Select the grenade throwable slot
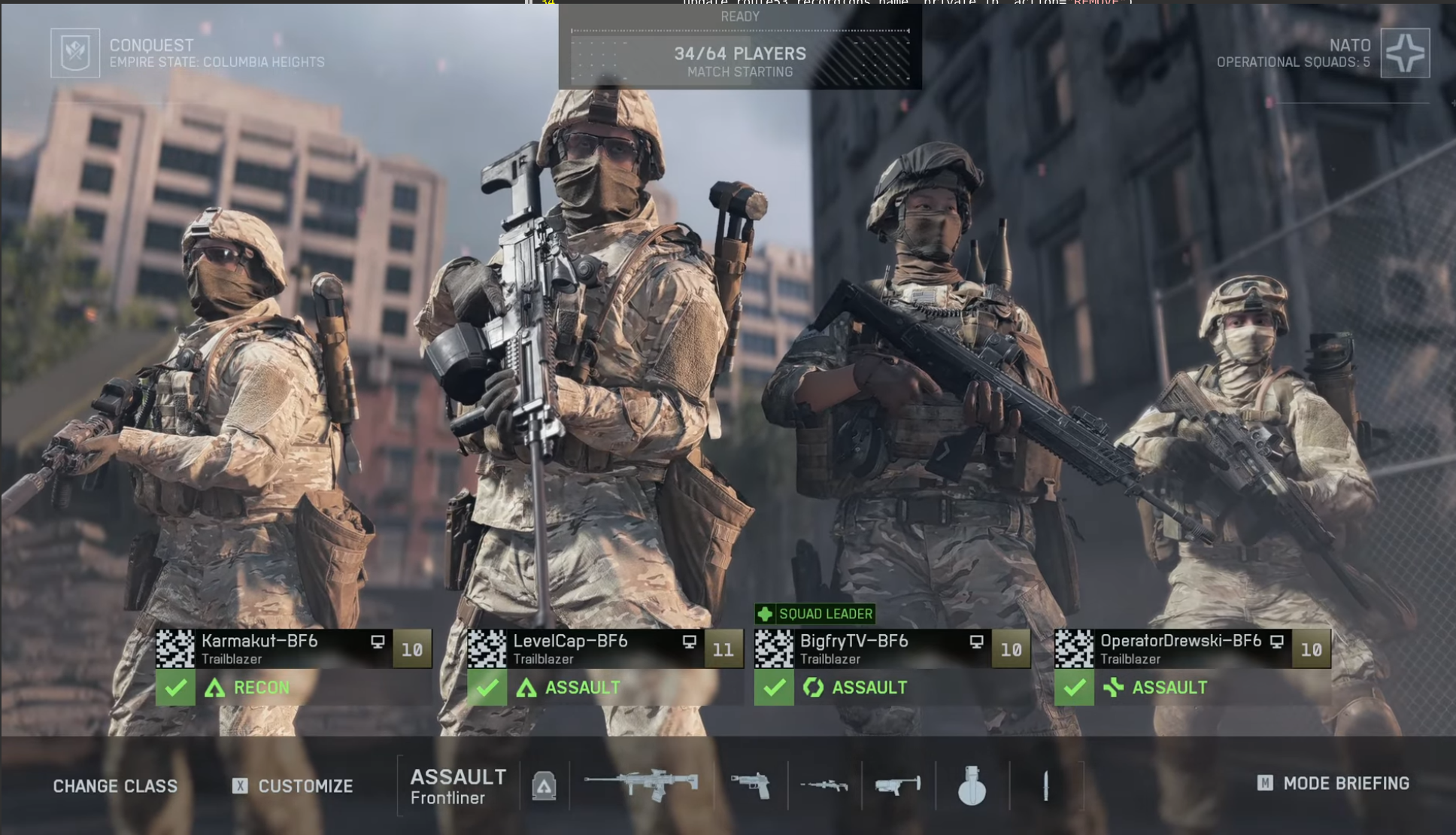This screenshot has height=835, width=1456. pyautogui.click(x=972, y=785)
